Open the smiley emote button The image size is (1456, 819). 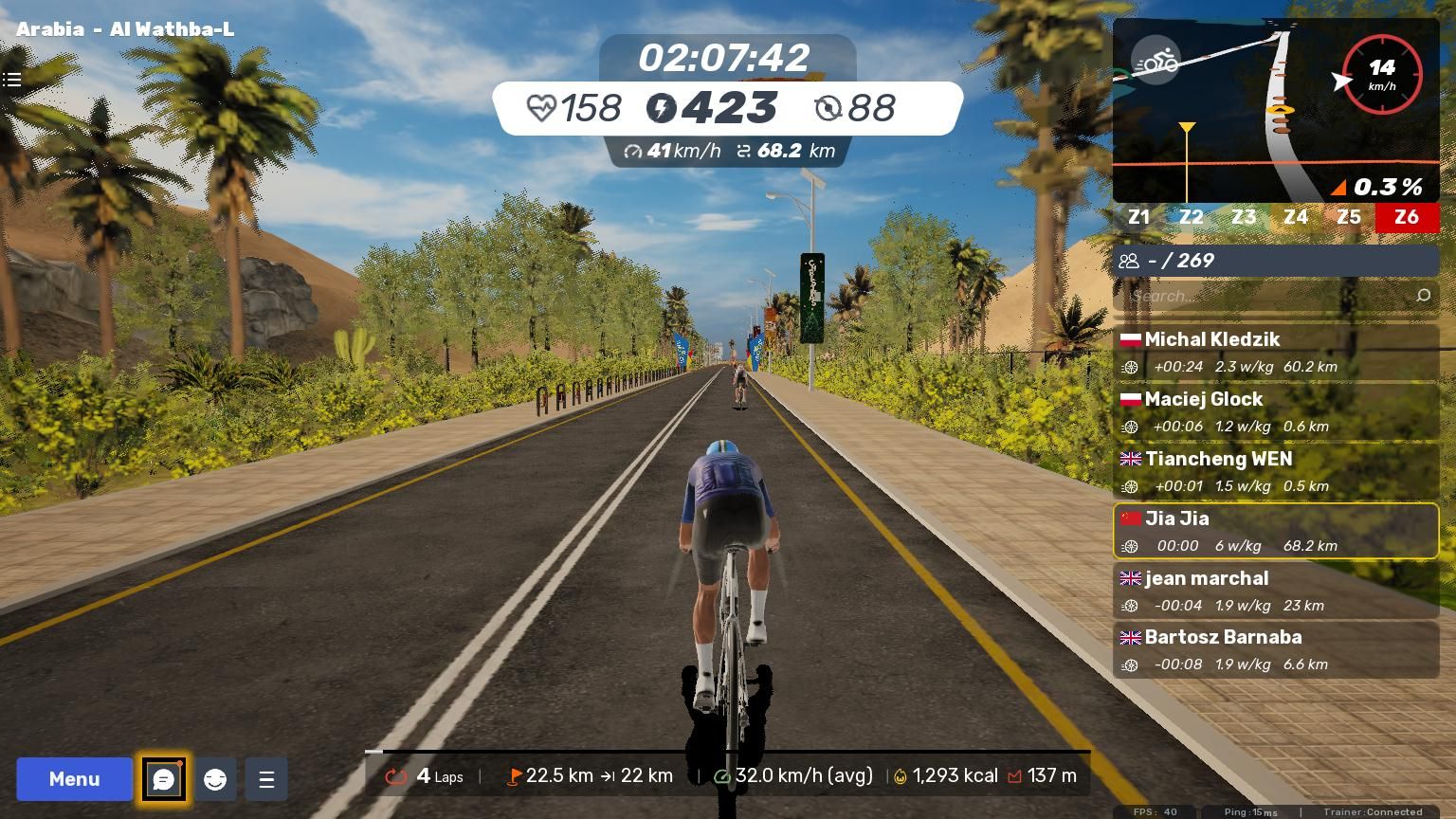pyautogui.click(x=215, y=779)
